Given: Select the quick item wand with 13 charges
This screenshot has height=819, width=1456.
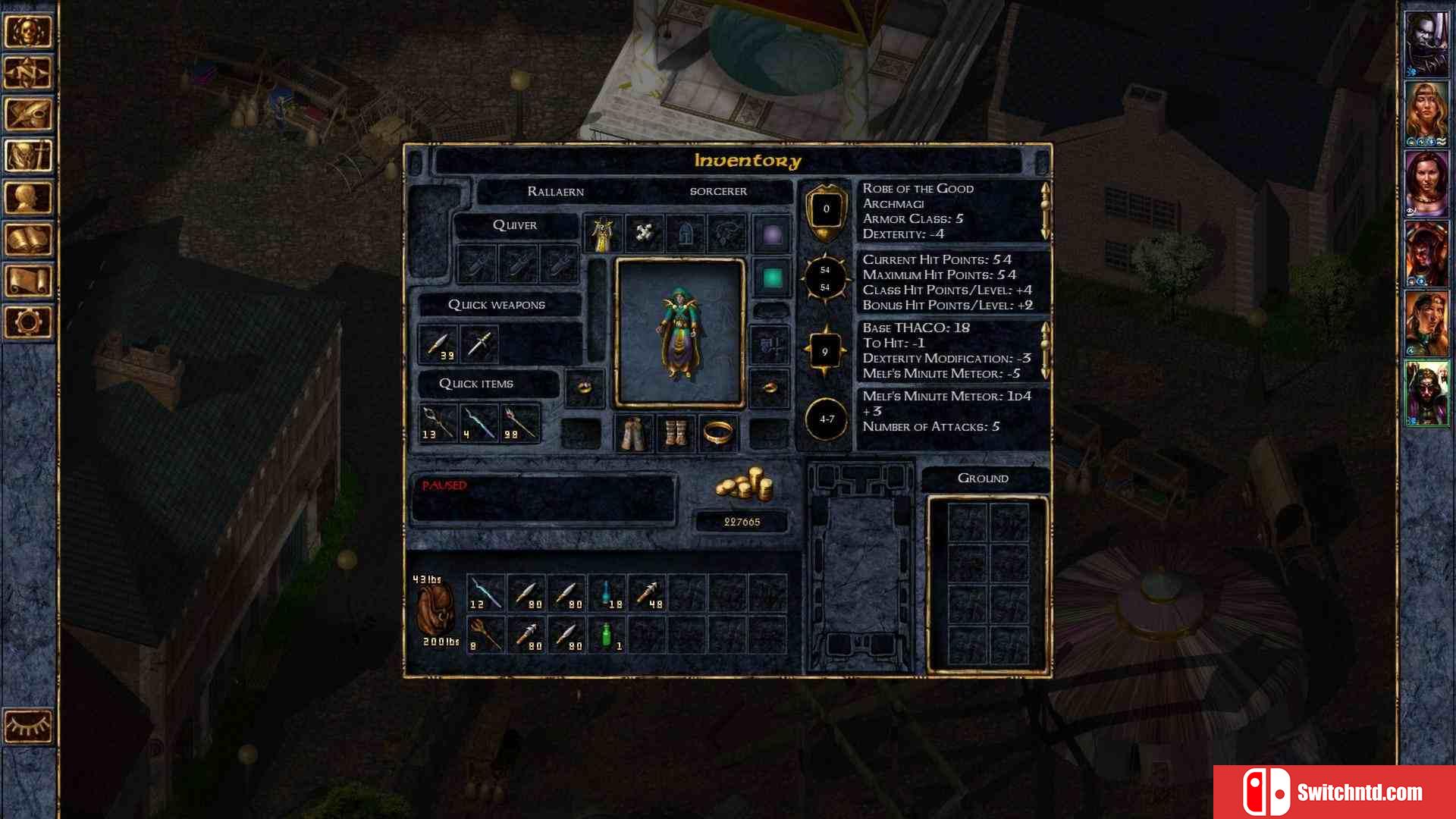Looking at the screenshot, I should [438, 423].
